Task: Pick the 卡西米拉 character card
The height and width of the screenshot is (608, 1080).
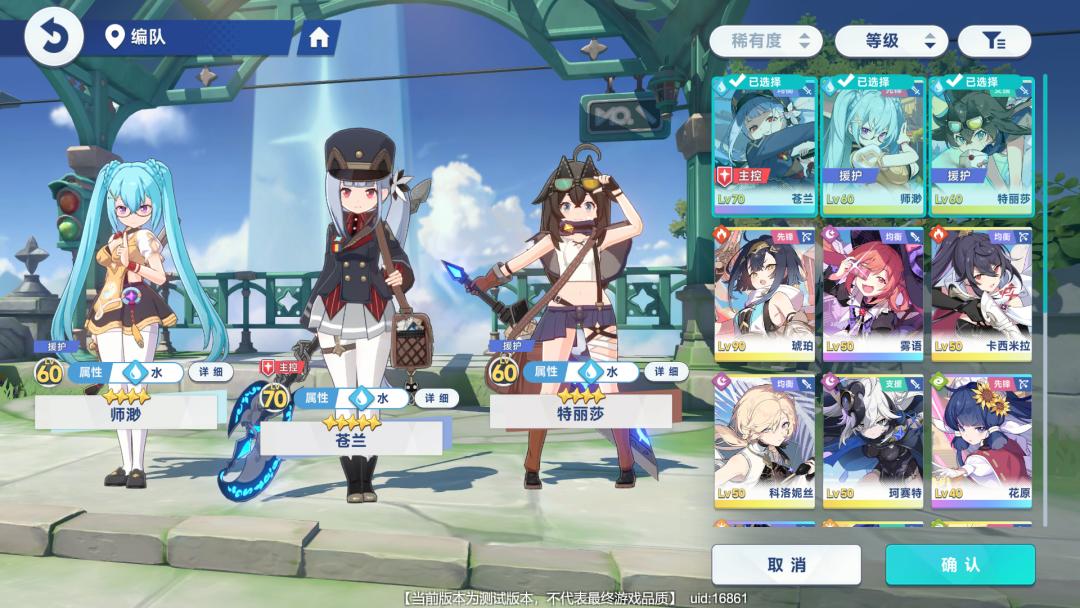Action: pos(981,294)
